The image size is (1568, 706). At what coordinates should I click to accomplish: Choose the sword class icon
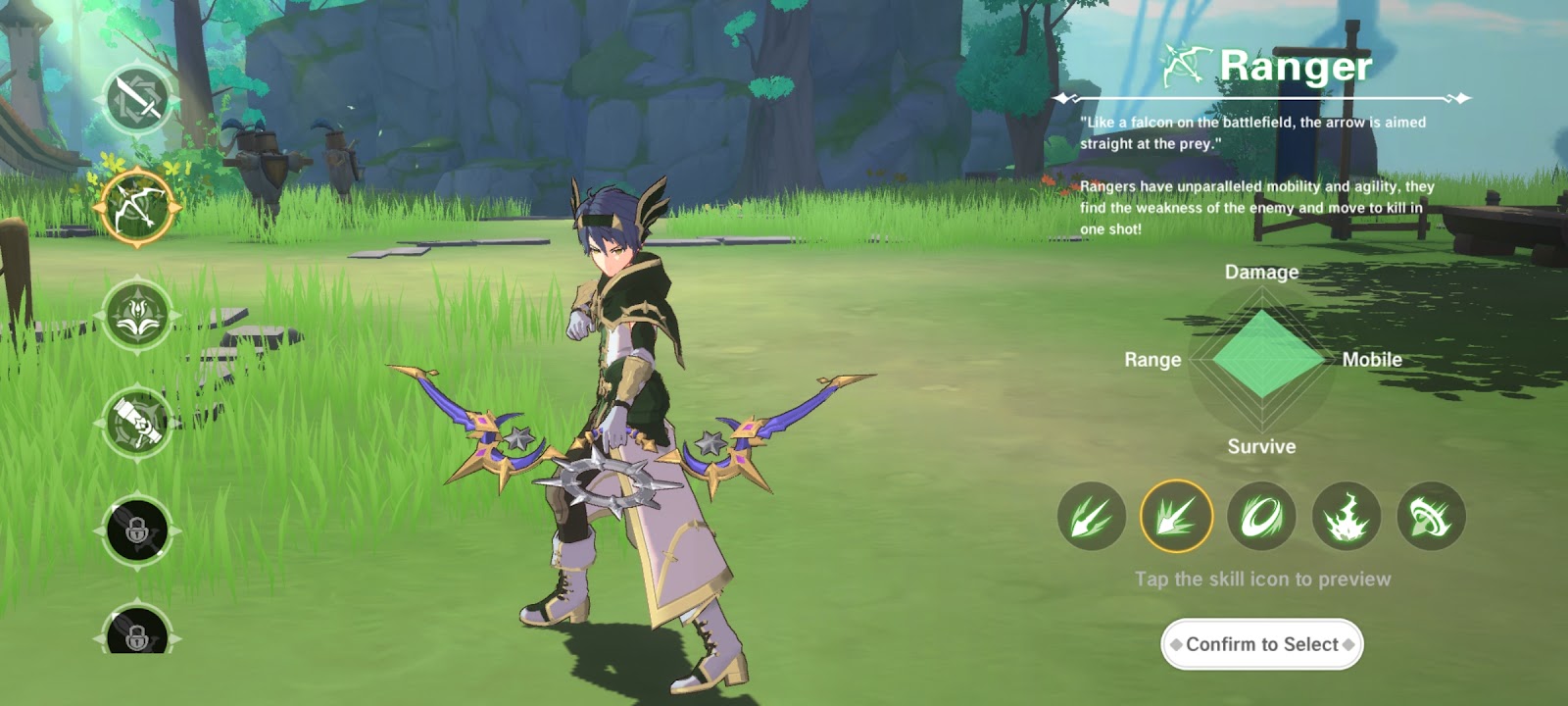coord(138,99)
